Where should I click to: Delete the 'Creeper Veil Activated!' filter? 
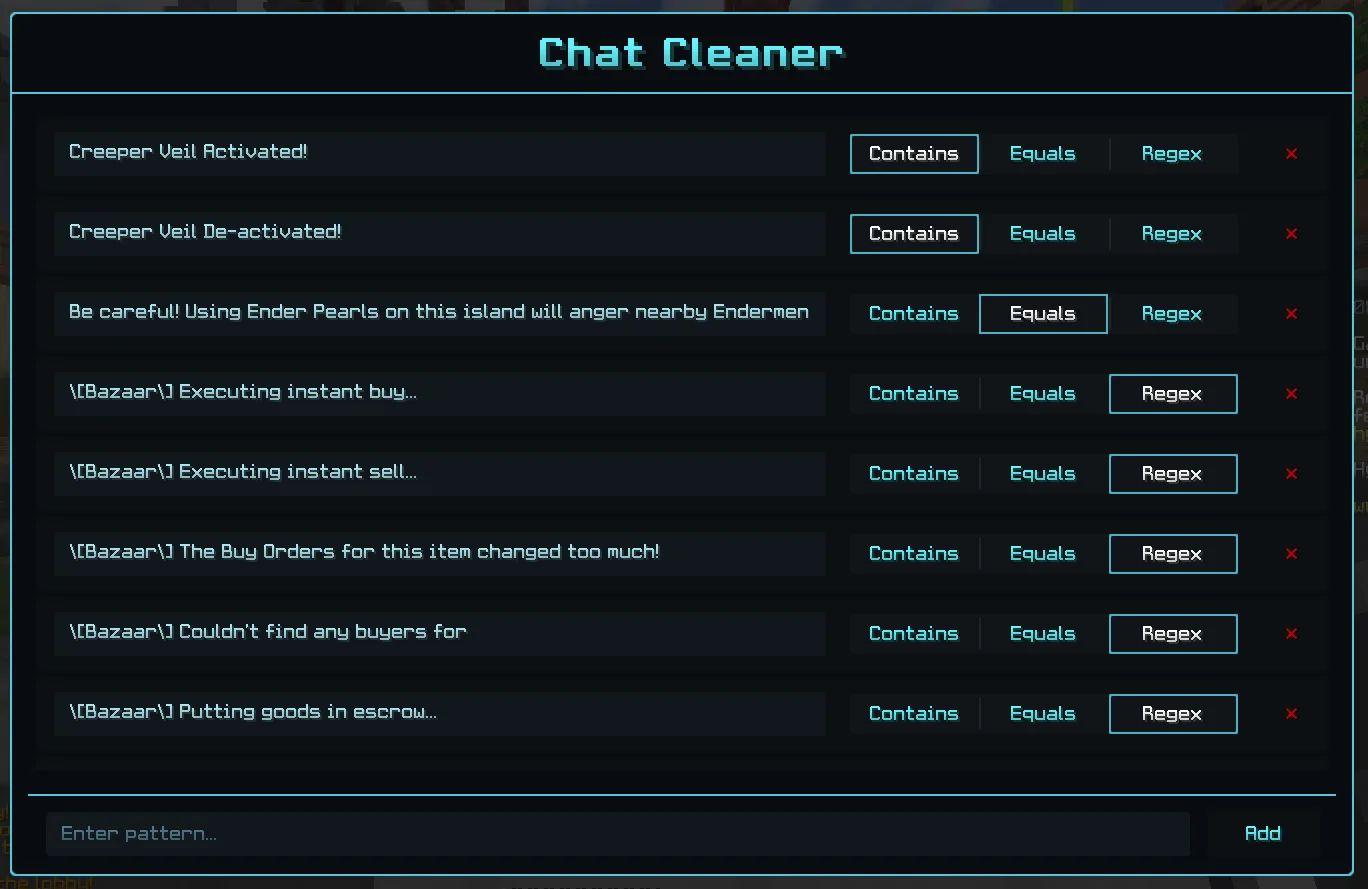1290,154
